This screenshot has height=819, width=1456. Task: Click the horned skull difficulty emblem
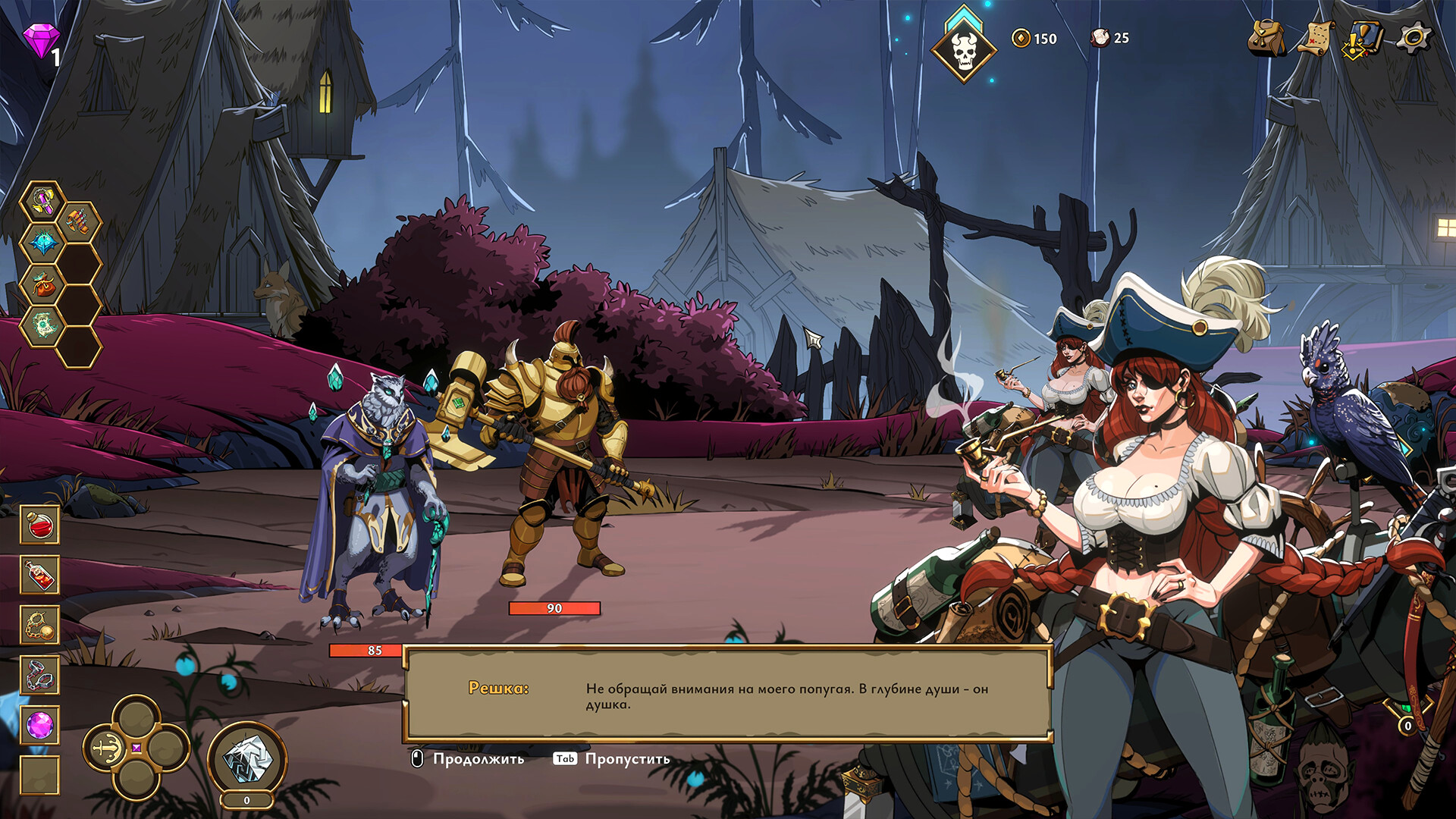click(x=963, y=49)
